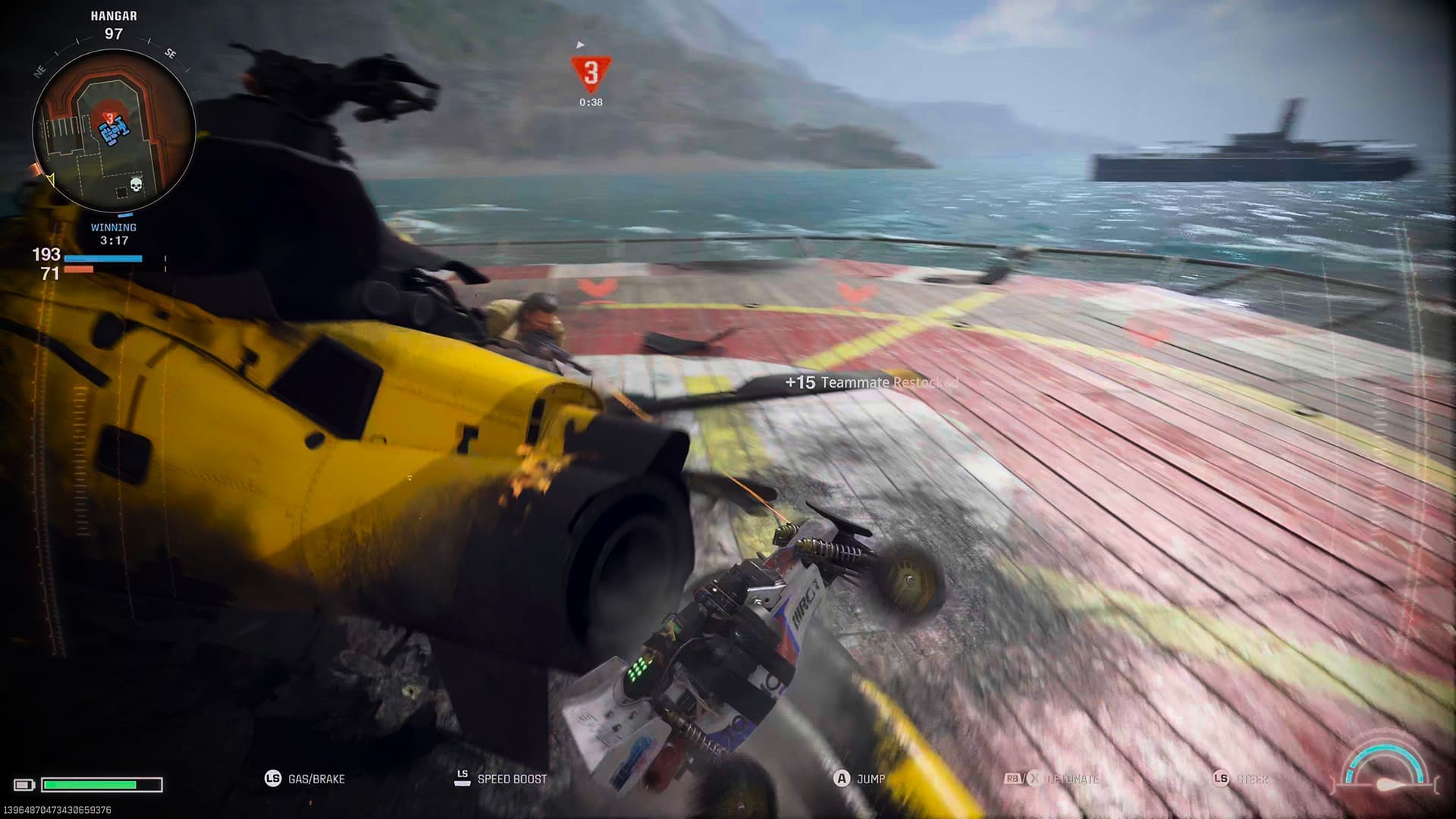This screenshot has width=1456, height=819.
Task: Click the LS icon next to STEER
Action: [1221, 779]
